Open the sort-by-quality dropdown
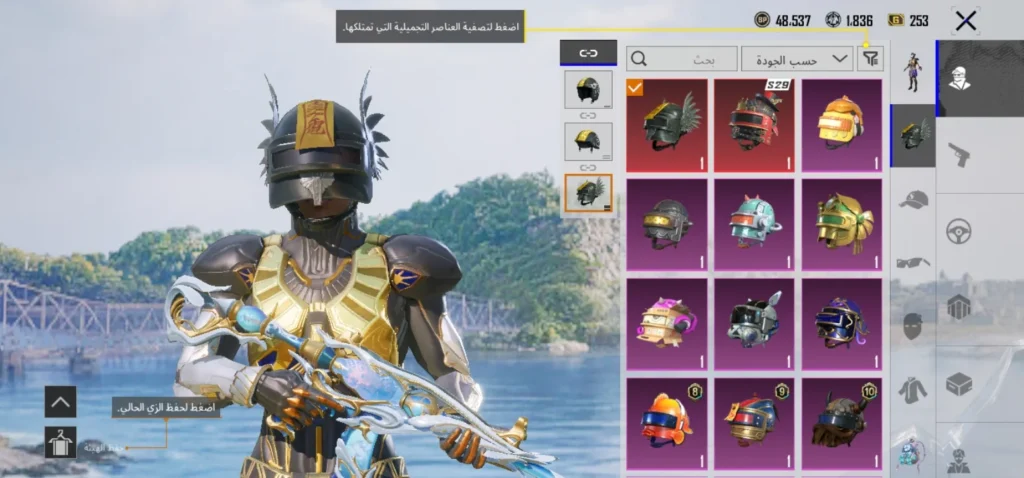Image resolution: width=1024 pixels, height=478 pixels. 797,59
